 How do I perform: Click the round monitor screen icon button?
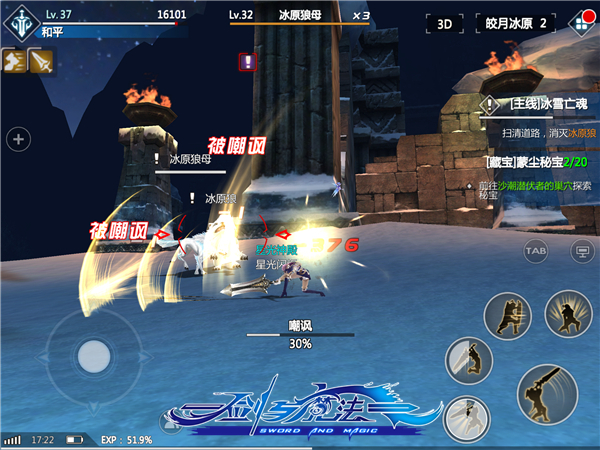579,249
